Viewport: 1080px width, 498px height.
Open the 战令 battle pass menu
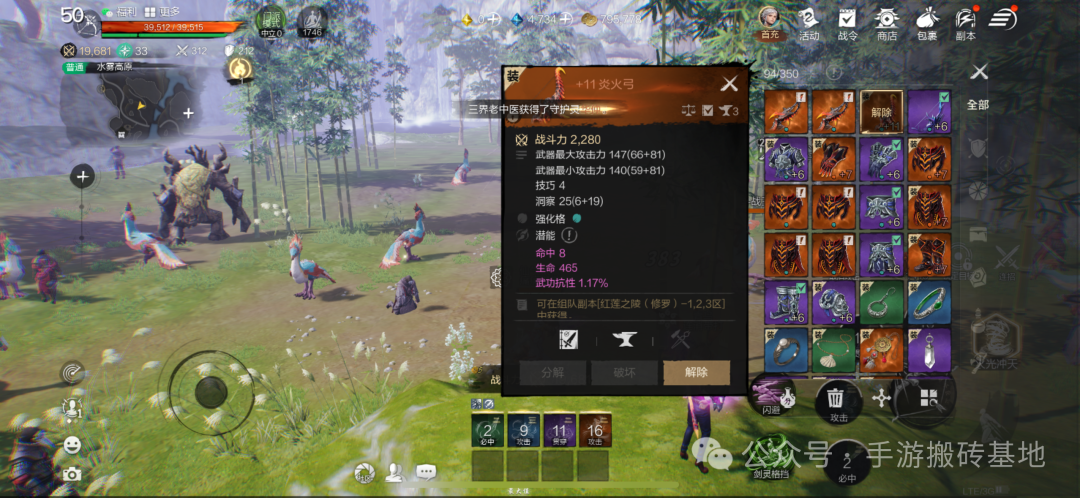click(847, 23)
